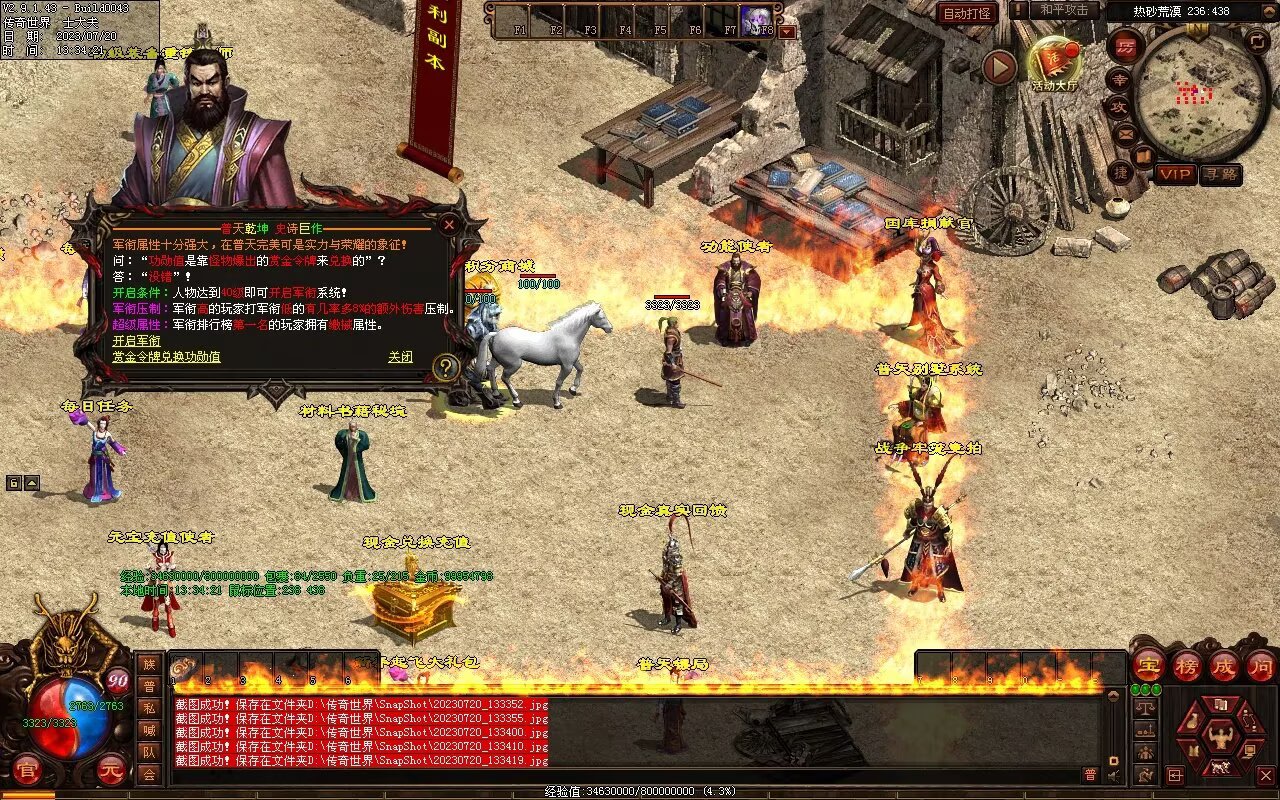Close the NPC dialog with the X button
This screenshot has width=1280, height=800.
449,225
